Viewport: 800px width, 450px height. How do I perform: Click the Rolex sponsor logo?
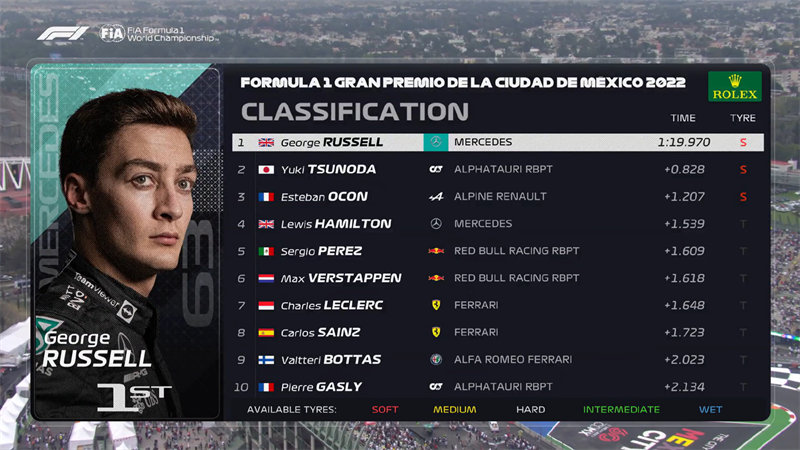[735, 87]
